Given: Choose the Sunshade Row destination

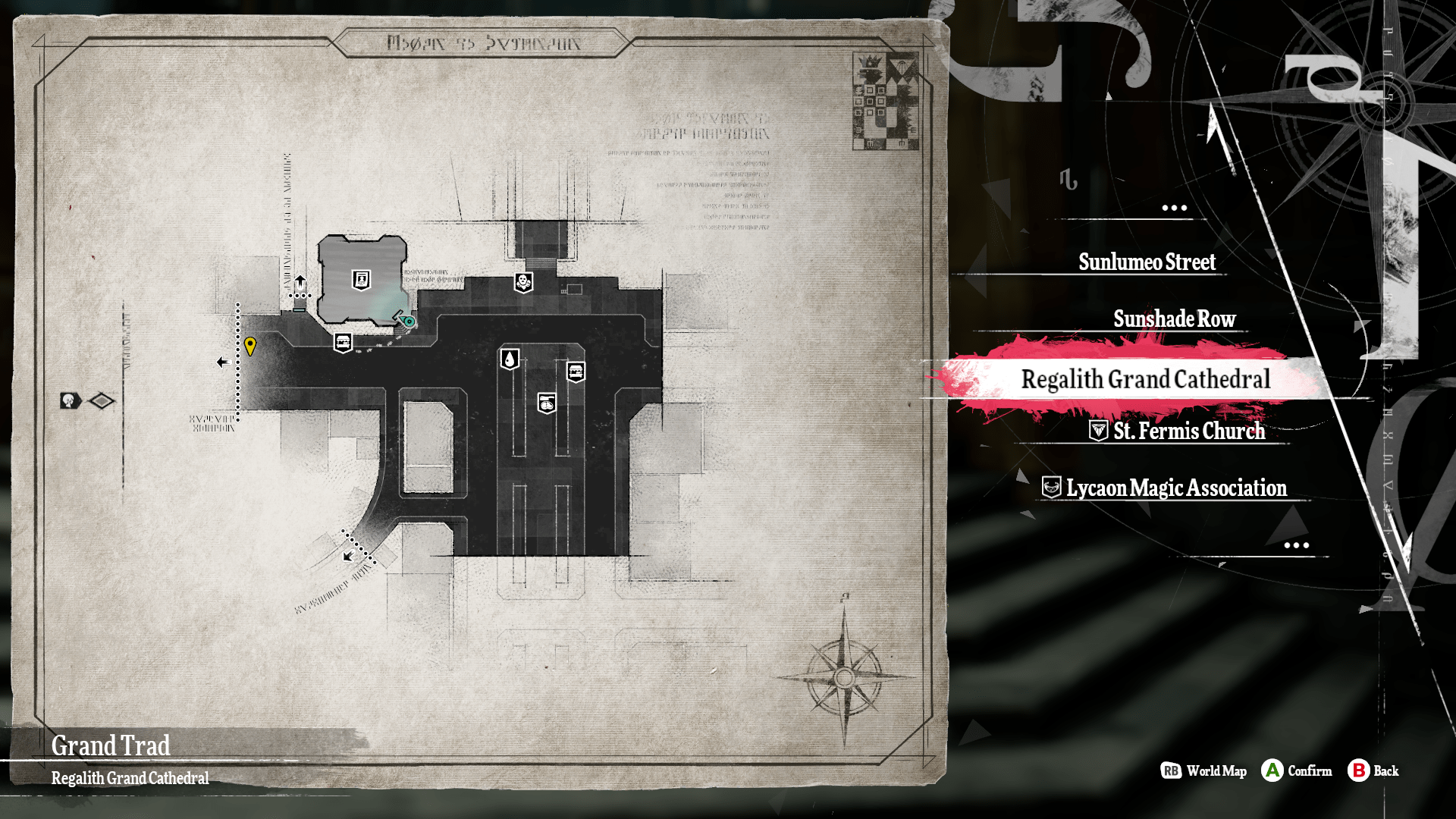Looking at the screenshot, I should (1174, 319).
